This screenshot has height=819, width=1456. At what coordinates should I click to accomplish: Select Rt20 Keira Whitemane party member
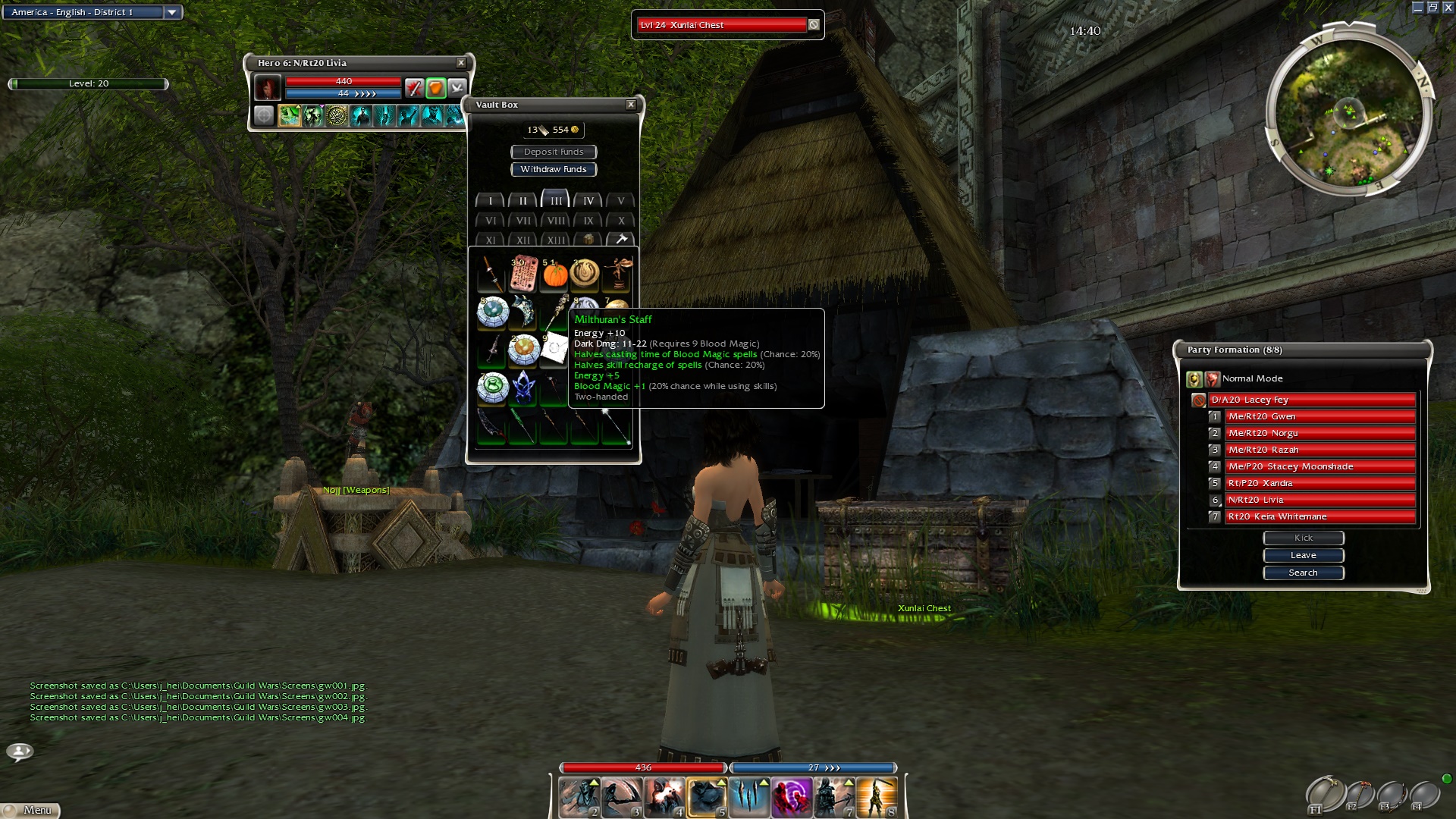point(1319,516)
